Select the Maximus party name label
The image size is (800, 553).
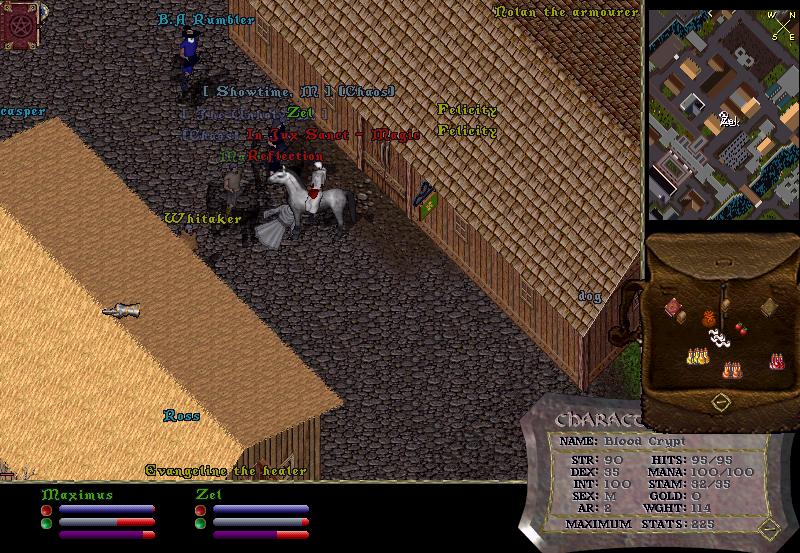[77, 494]
